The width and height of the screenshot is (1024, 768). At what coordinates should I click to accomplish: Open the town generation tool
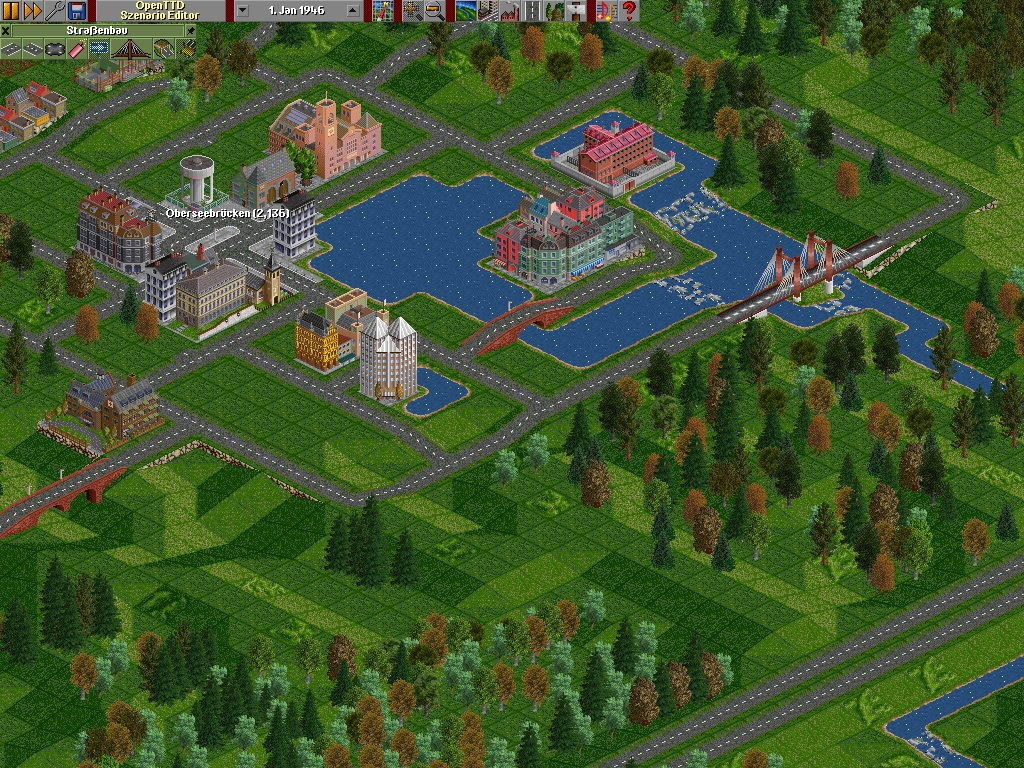487,11
